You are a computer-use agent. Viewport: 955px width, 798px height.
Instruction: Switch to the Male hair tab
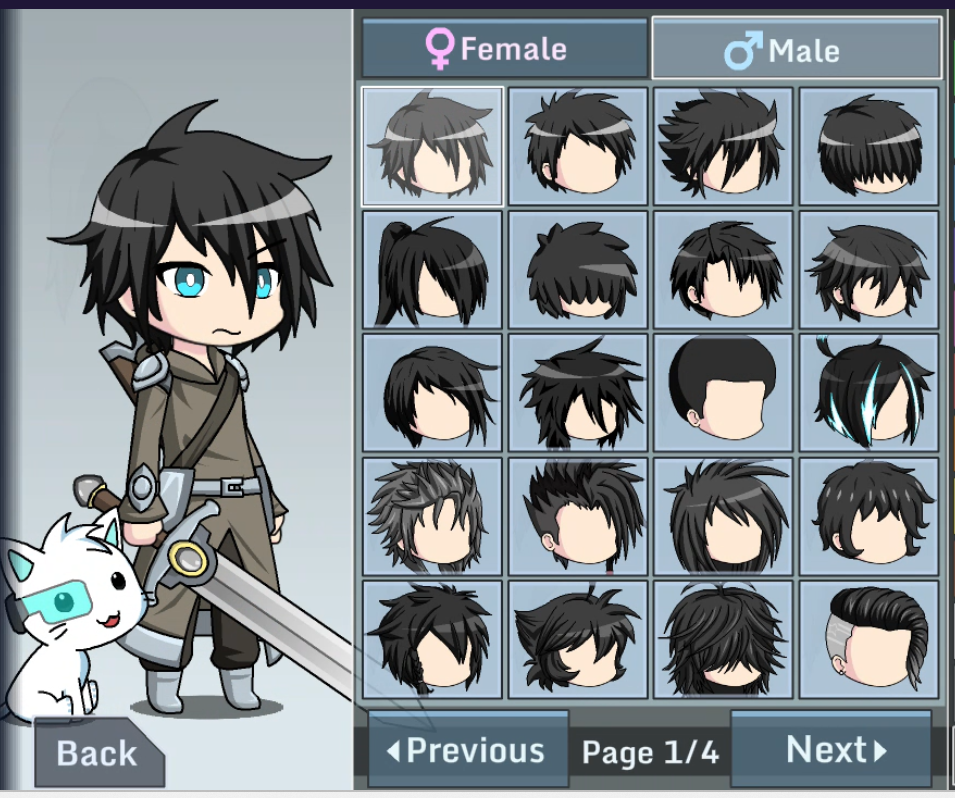[x=796, y=49]
